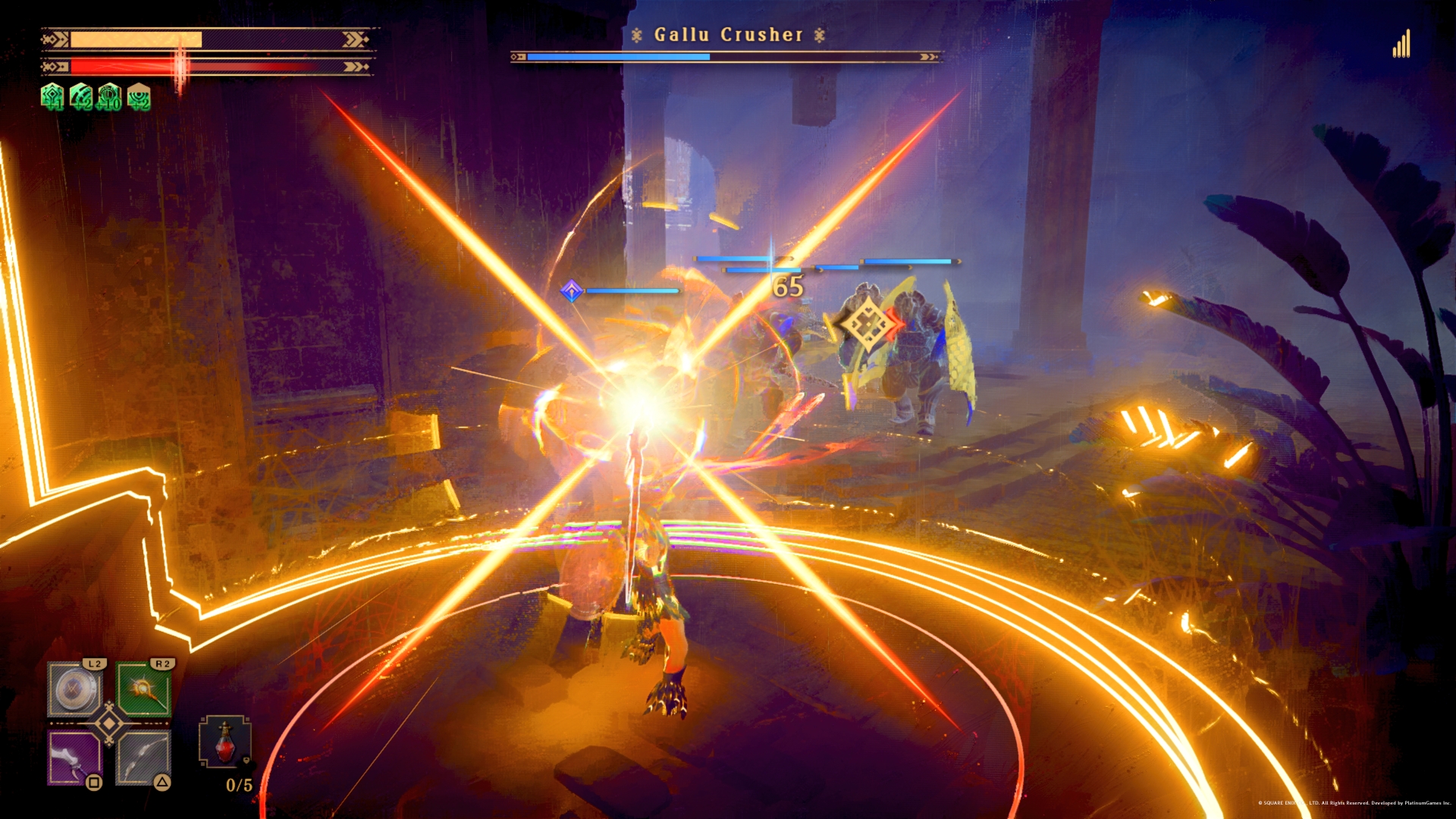1456x819 pixels.
Task: Use the red healing potion
Action: tap(224, 742)
